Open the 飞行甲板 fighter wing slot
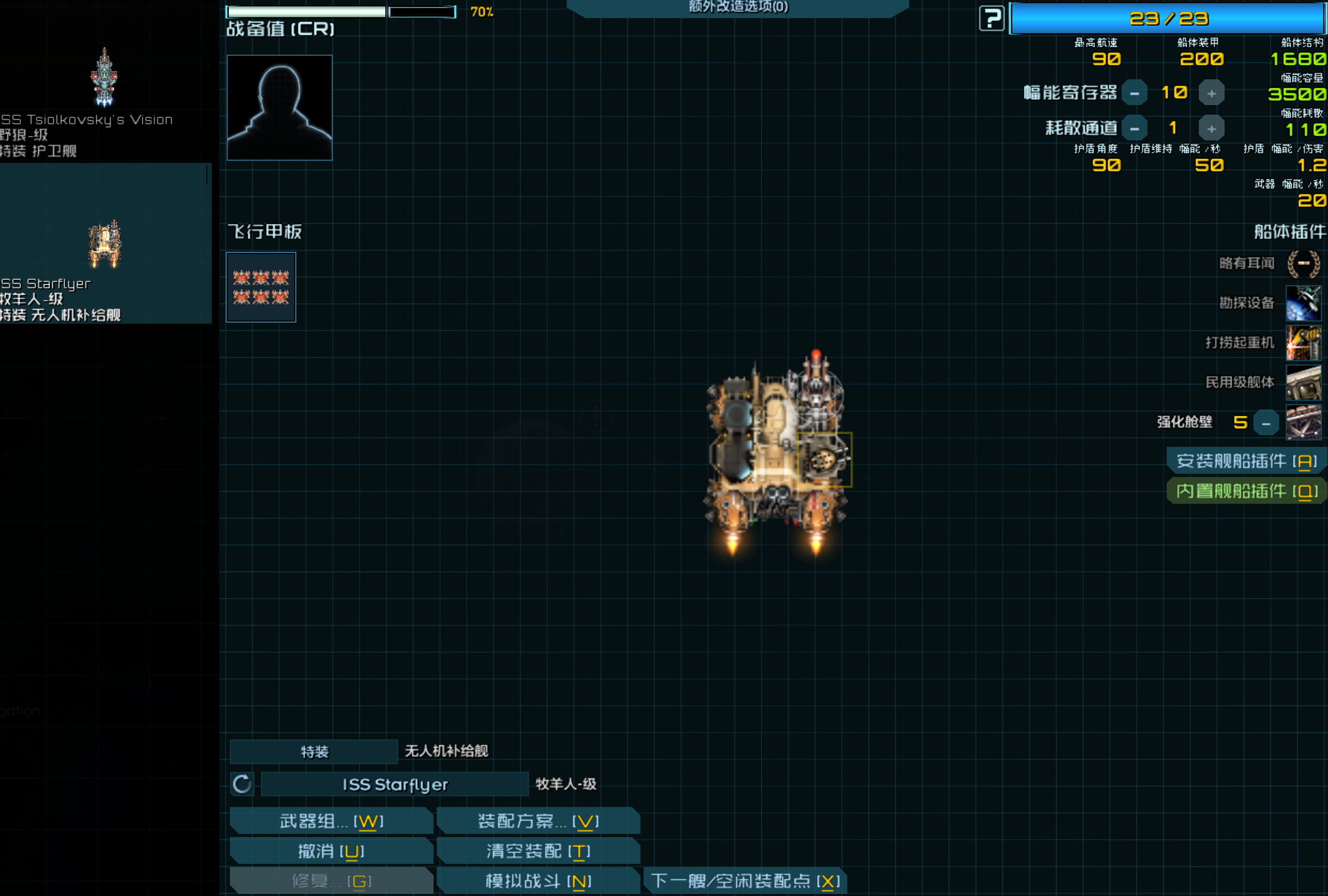This screenshot has width=1328, height=896. [261, 287]
